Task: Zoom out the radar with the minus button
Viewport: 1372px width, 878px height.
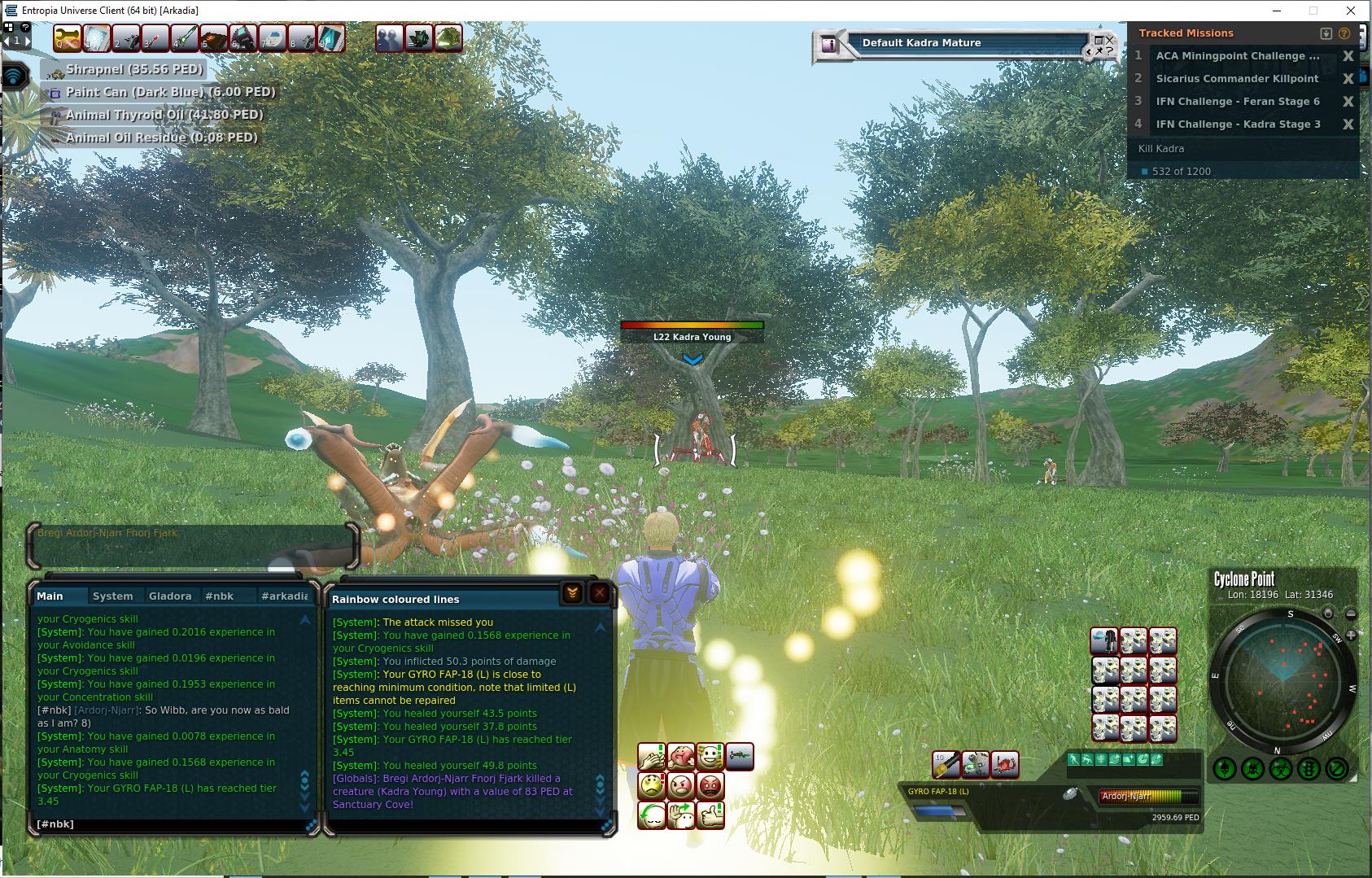Action: [x=1351, y=614]
